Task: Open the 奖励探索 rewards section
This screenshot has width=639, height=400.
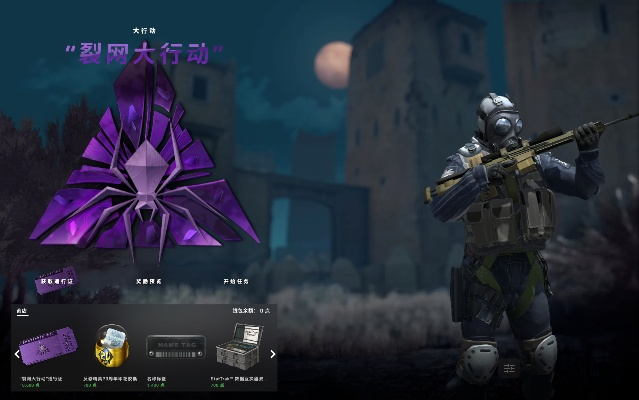Action: click(x=148, y=282)
